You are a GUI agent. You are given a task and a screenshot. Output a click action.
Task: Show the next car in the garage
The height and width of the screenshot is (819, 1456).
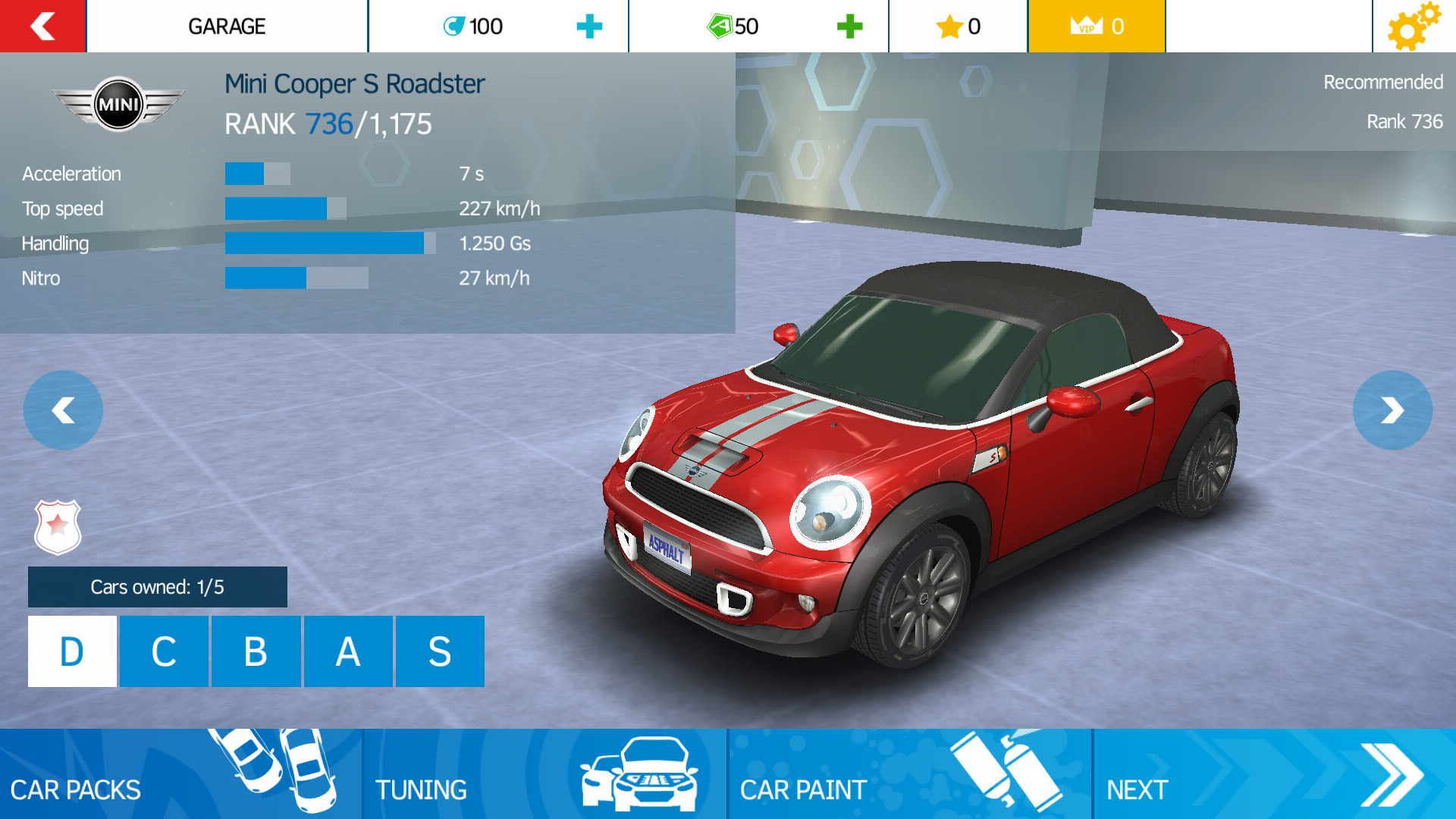[x=1392, y=410]
